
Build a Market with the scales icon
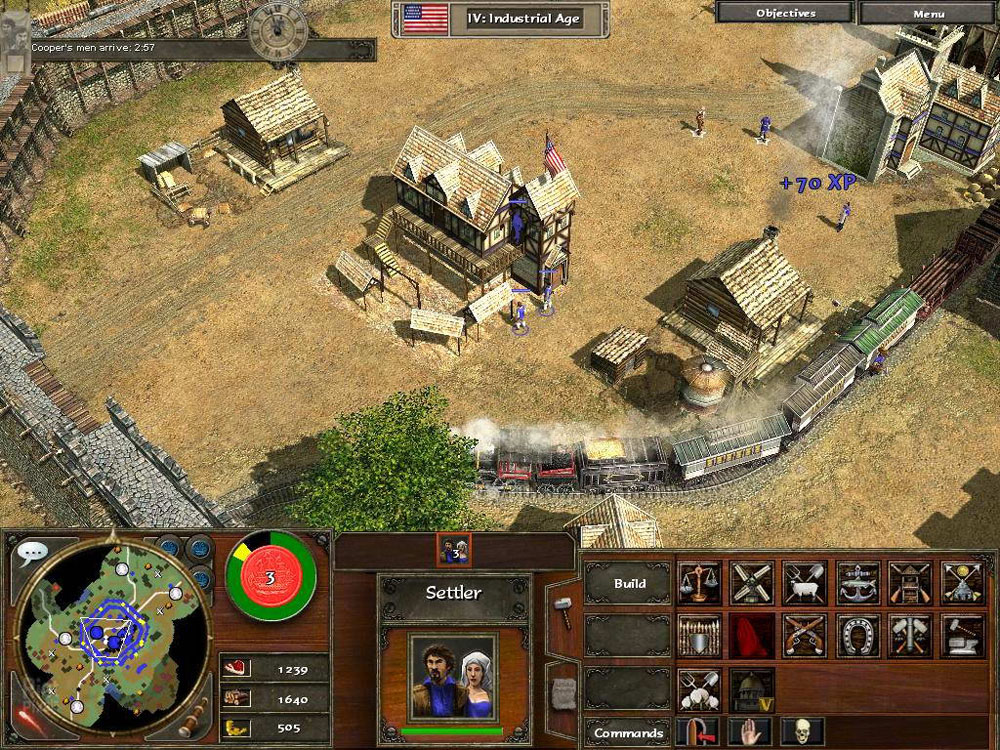point(699,582)
